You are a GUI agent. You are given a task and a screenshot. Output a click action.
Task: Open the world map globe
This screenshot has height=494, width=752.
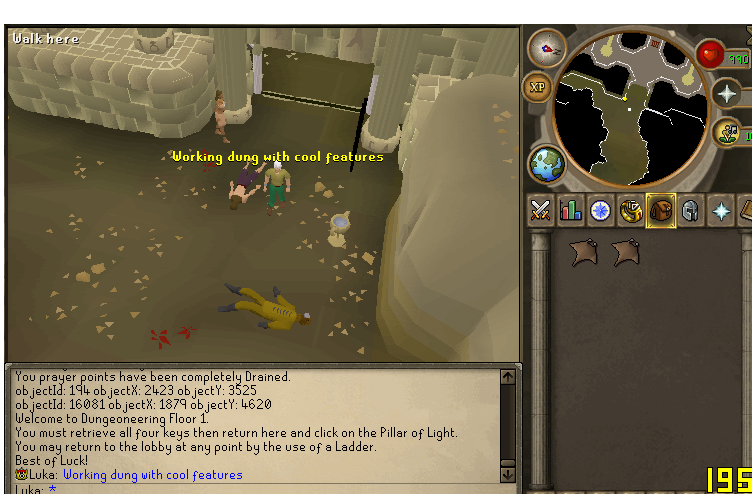[547, 163]
